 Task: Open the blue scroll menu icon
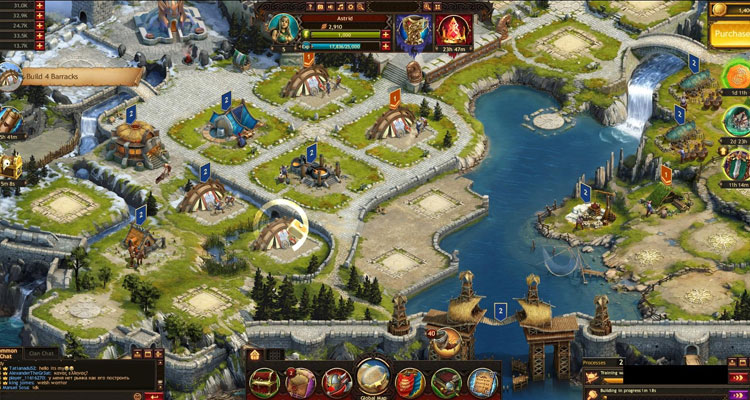tap(483, 381)
